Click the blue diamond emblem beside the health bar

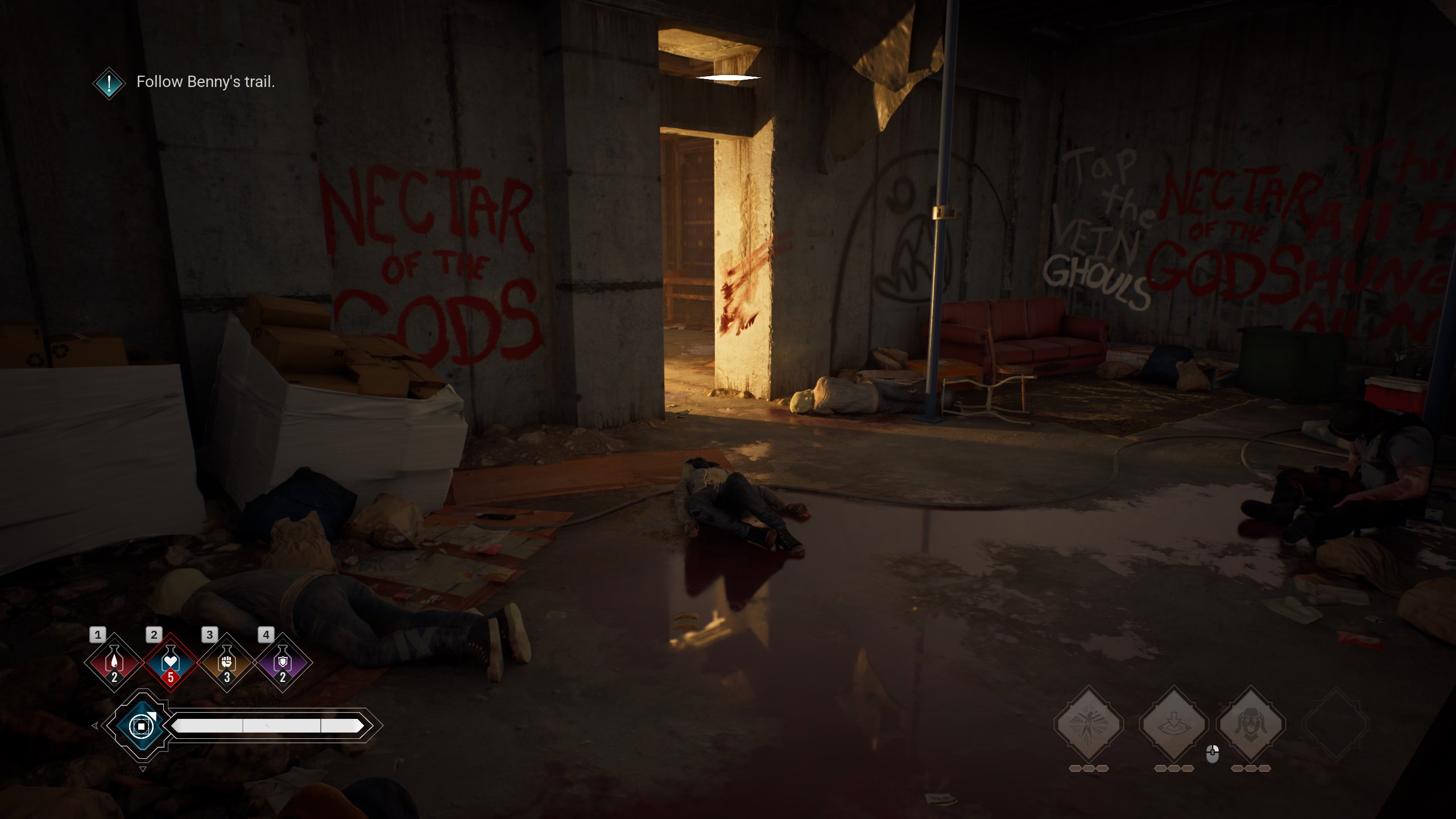coord(140,726)
